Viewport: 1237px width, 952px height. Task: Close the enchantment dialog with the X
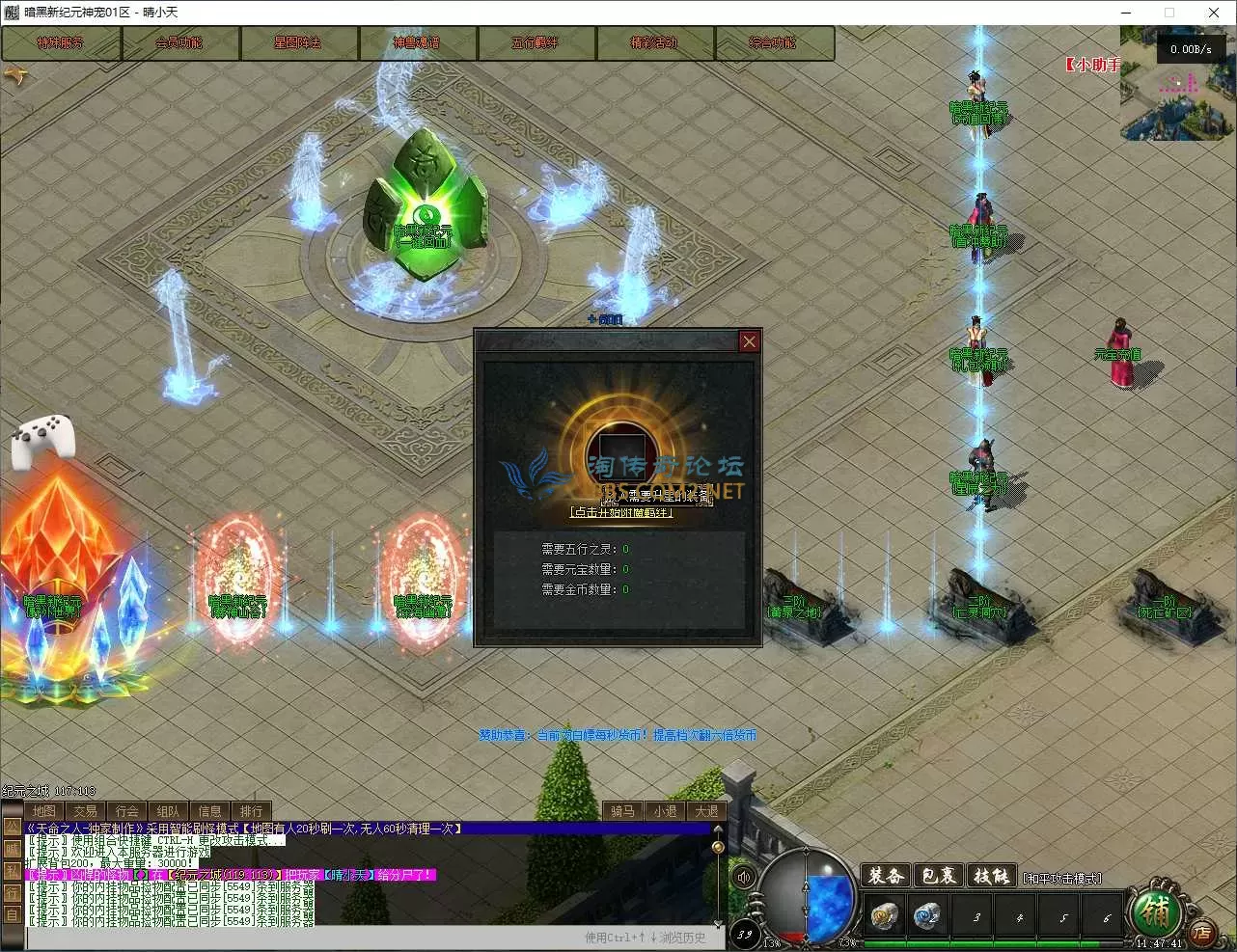pos(749,341)
